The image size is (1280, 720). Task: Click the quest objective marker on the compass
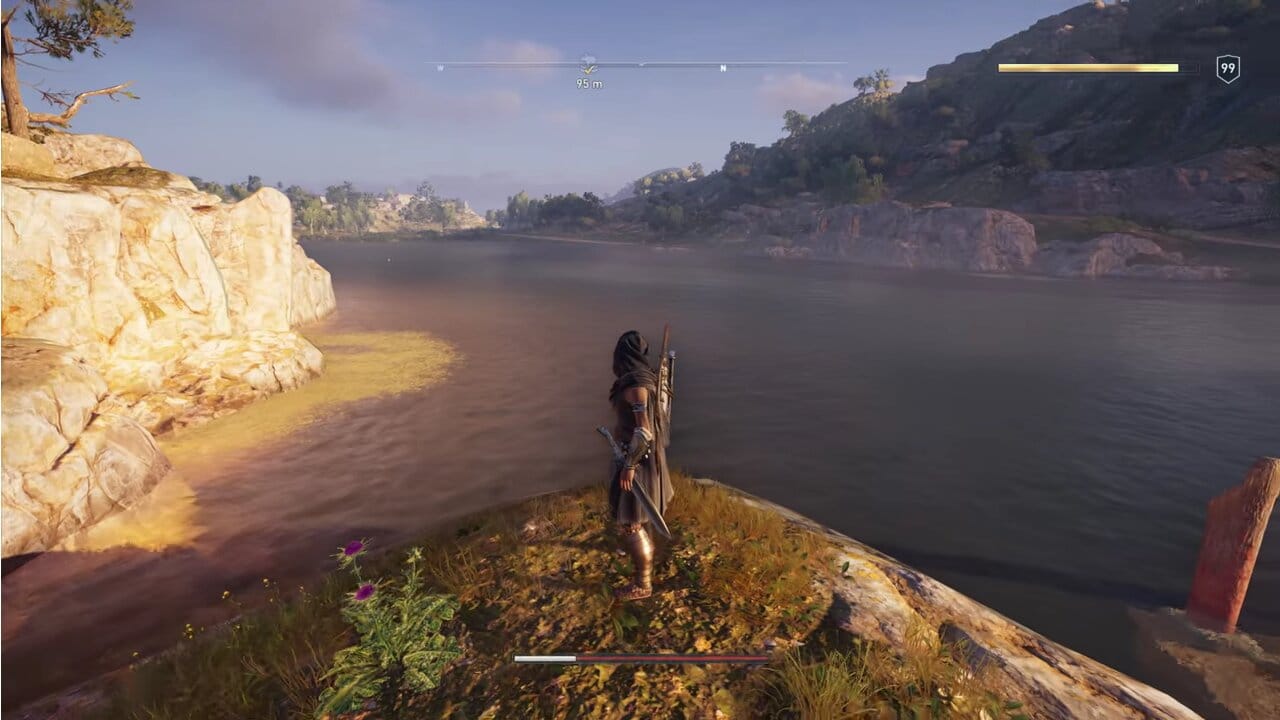click(x=588, y=65)
